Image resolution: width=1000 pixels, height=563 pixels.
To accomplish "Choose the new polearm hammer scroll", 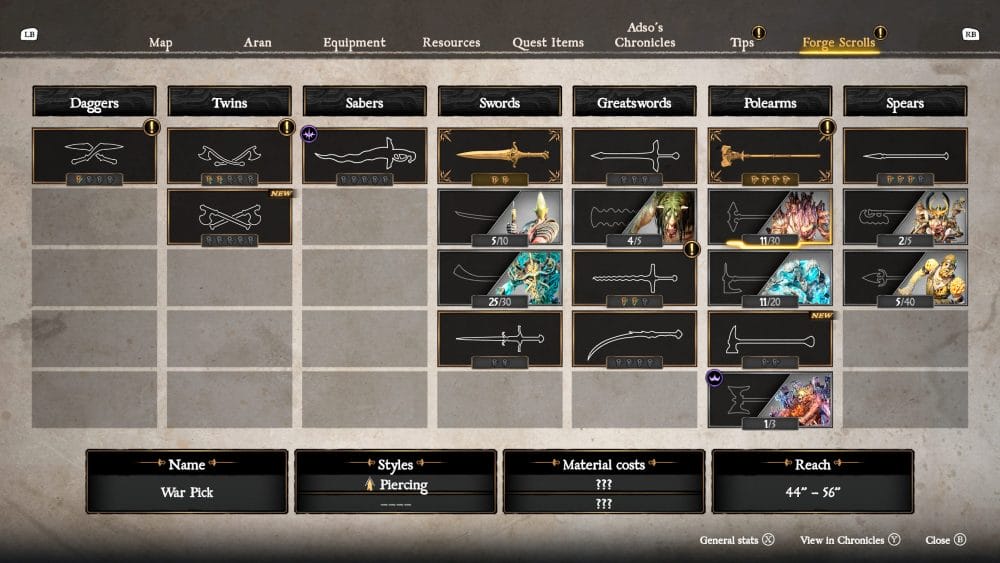I will [x=770, y=340].
